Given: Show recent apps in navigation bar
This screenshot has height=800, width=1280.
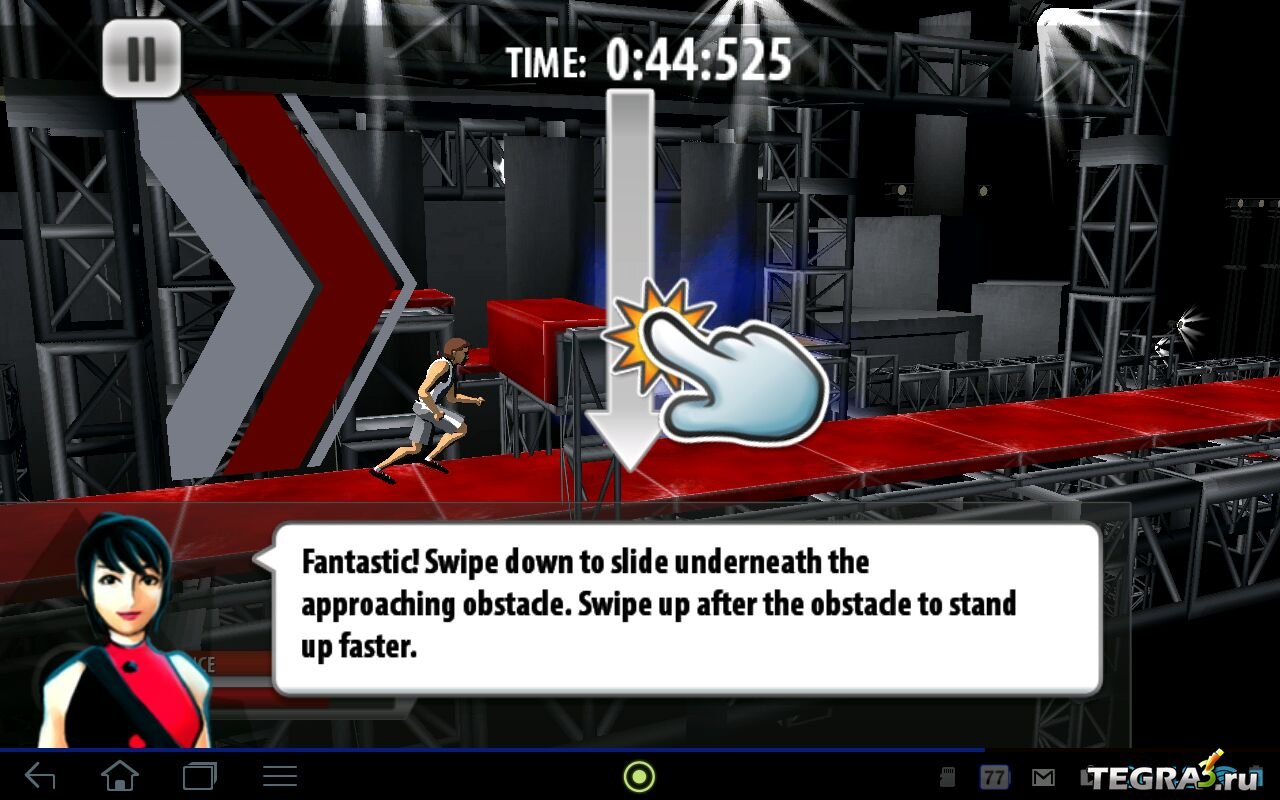Looking at the screenshot, I should point(199,776).
